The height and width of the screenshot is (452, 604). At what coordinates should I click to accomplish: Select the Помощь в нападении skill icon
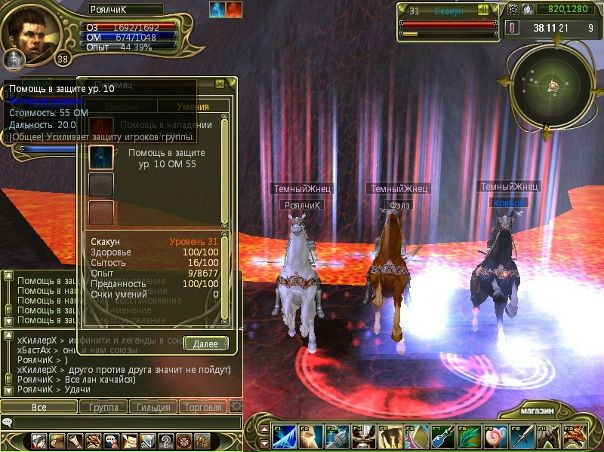(101, 128)
